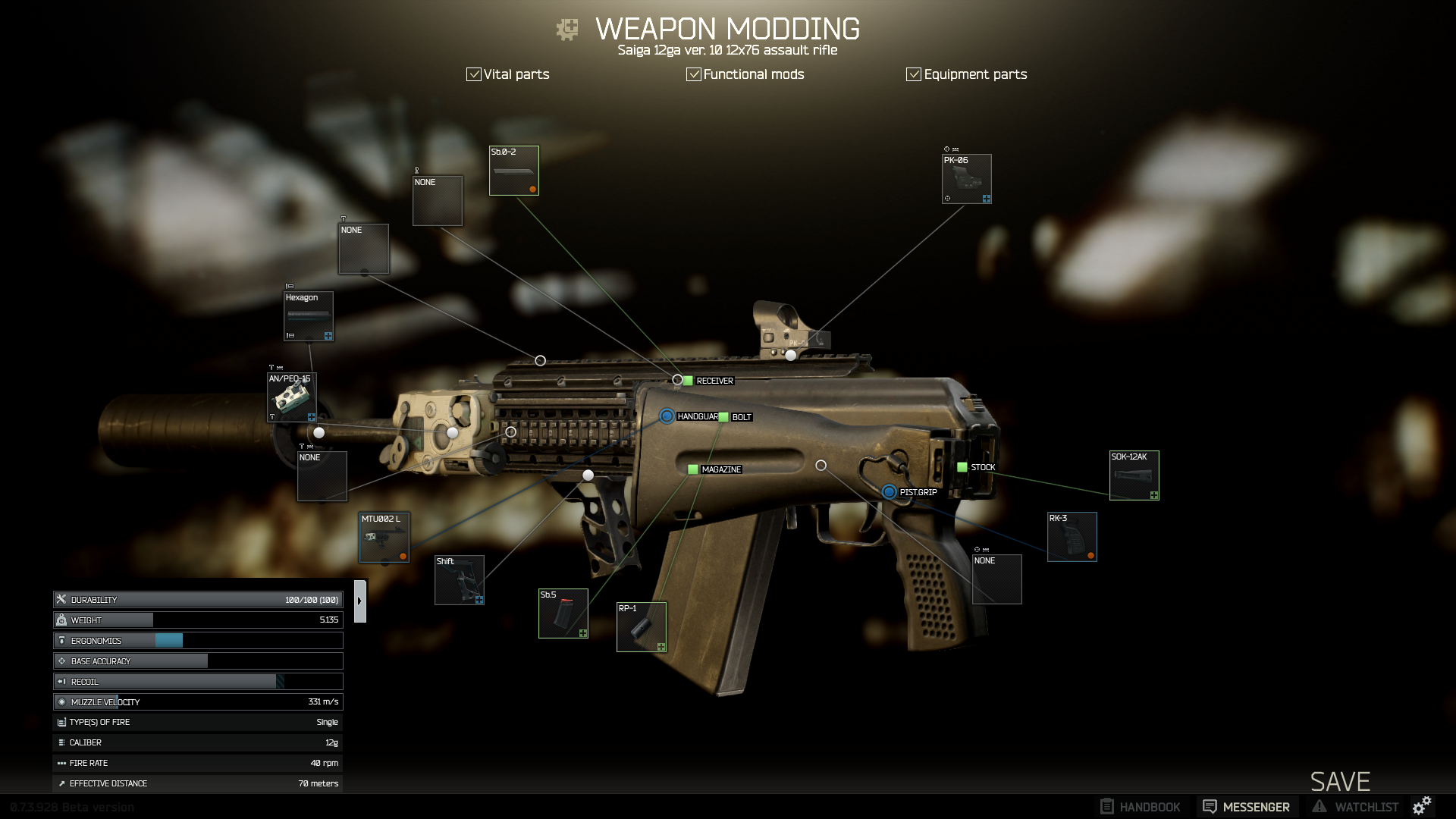Select the Hexagon suppressor slot

click(x=309, y=316)
